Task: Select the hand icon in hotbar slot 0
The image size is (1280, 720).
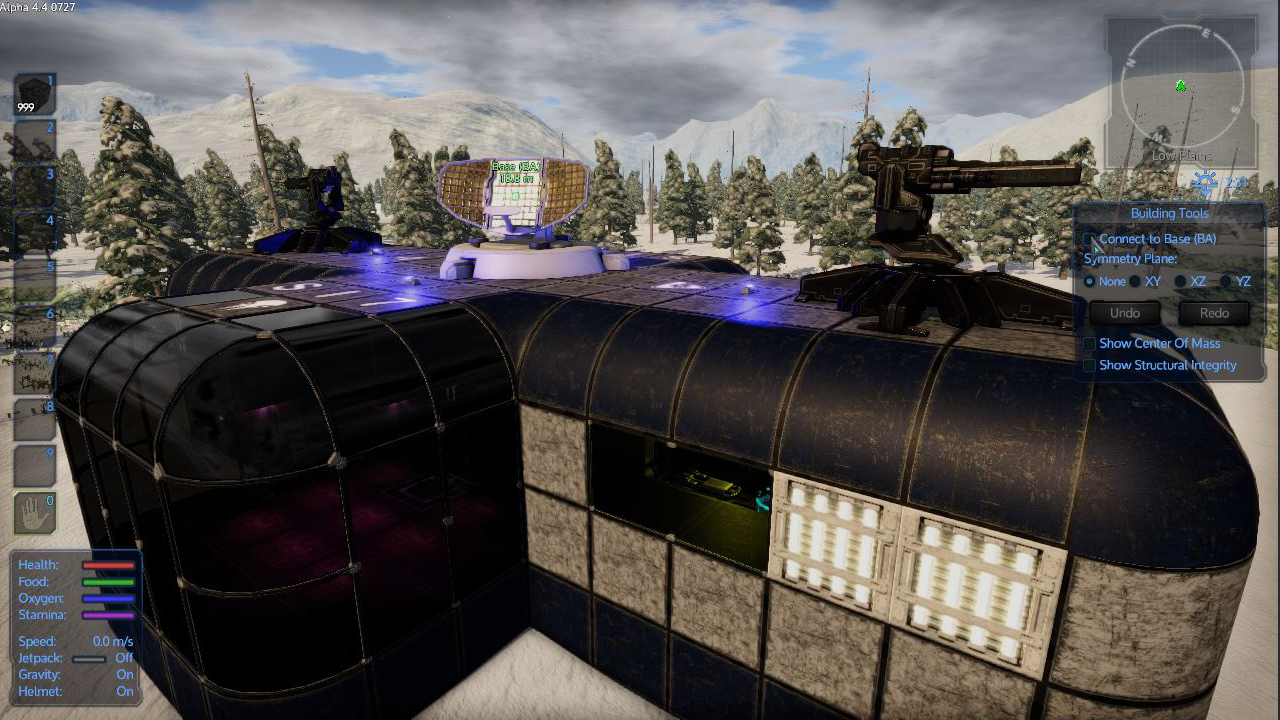Action: pos(34,513)
